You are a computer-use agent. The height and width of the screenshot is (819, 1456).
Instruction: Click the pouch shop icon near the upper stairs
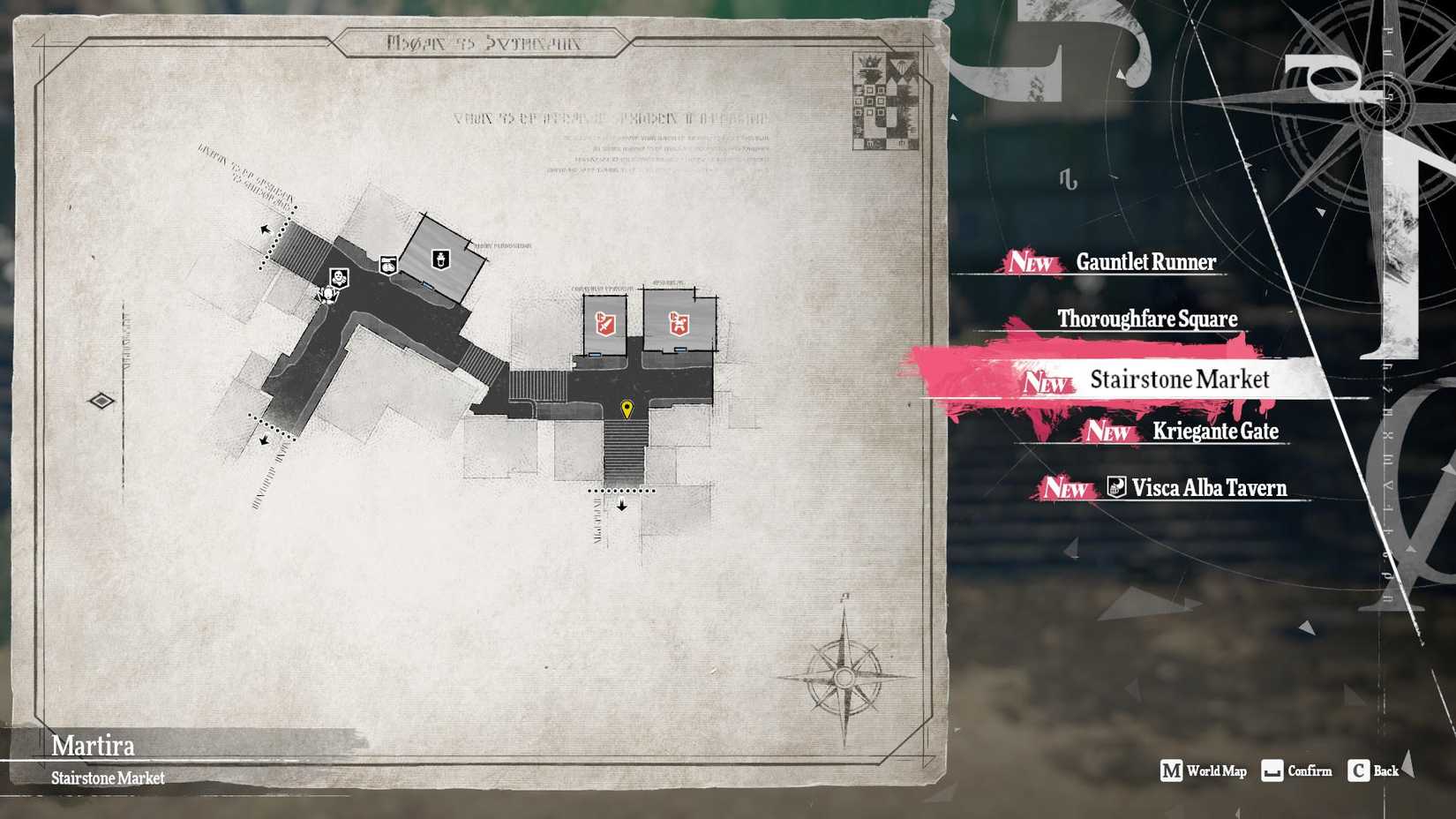coord(388,265)
